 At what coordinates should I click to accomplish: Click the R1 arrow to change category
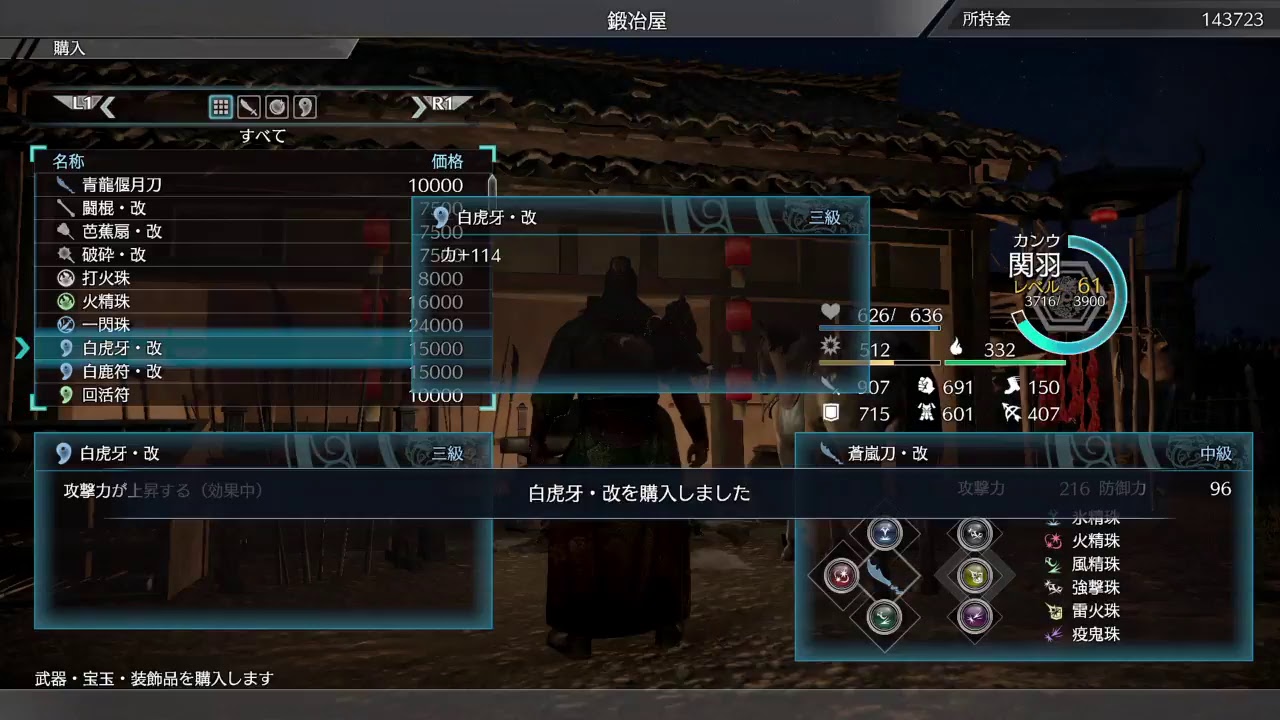[421, 104]
